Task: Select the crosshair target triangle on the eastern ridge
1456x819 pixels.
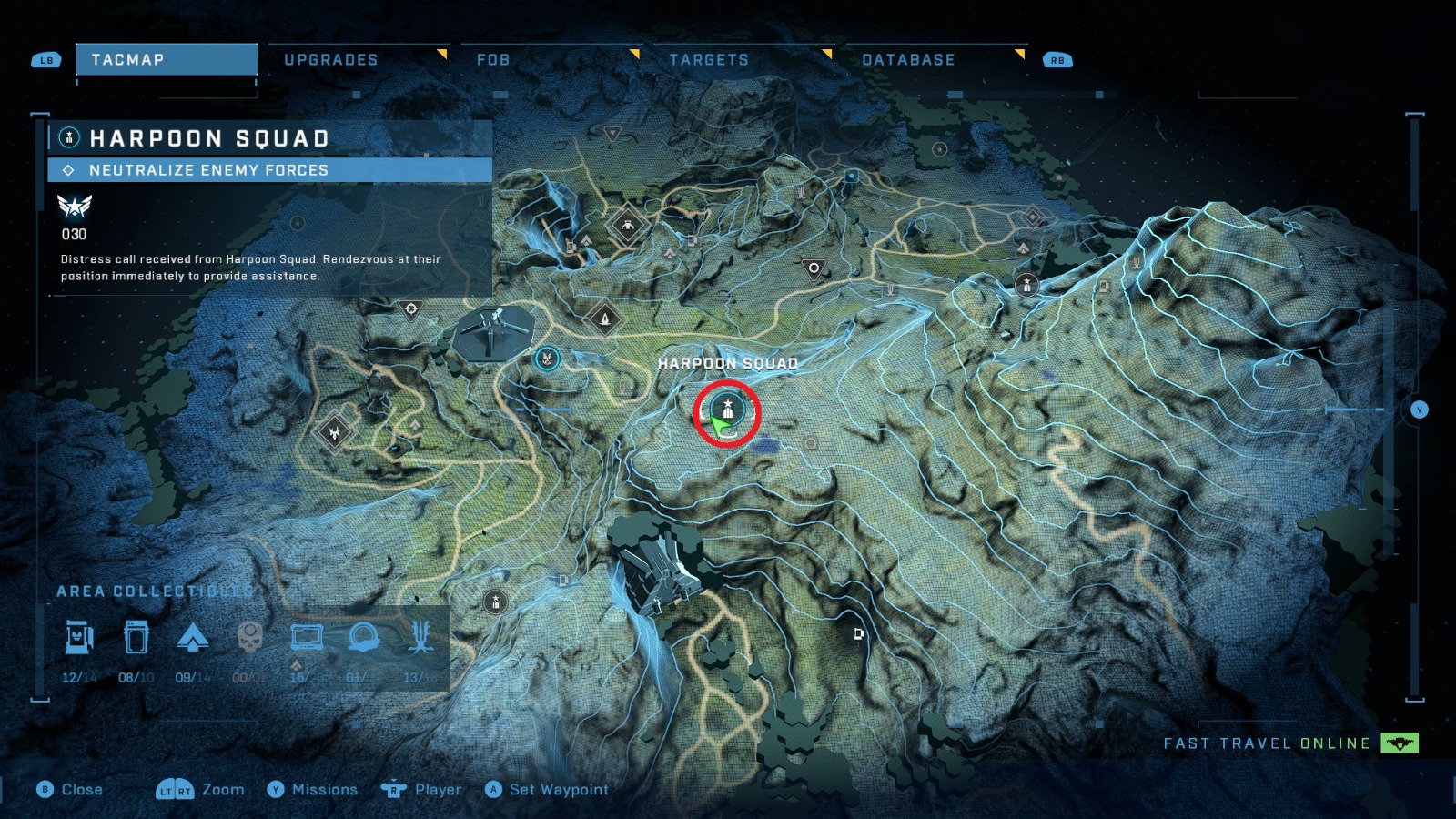Action: 814,269
